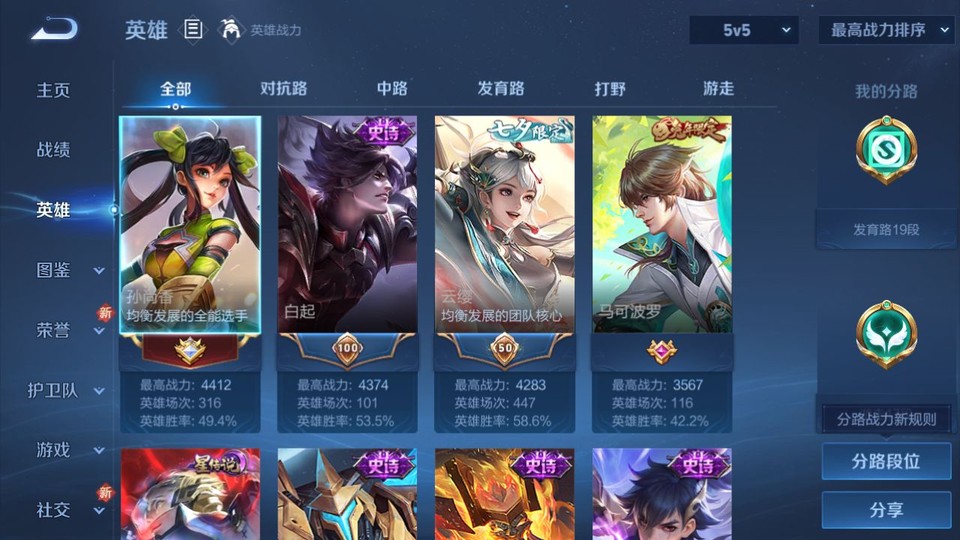The height and width of the screenshot is (540, 960).
Task: Switch to the 中路 tab
Action: tap(392, 88)
